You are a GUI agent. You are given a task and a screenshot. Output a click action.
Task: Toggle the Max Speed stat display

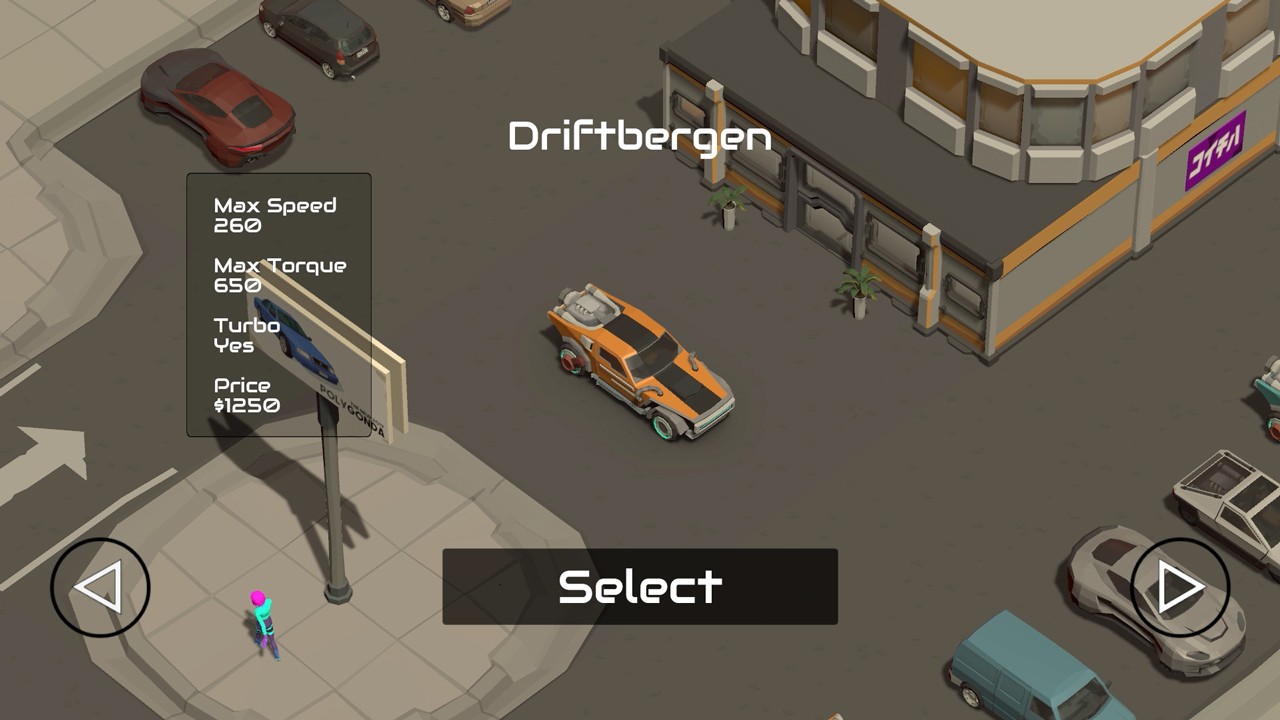point(274,215)
